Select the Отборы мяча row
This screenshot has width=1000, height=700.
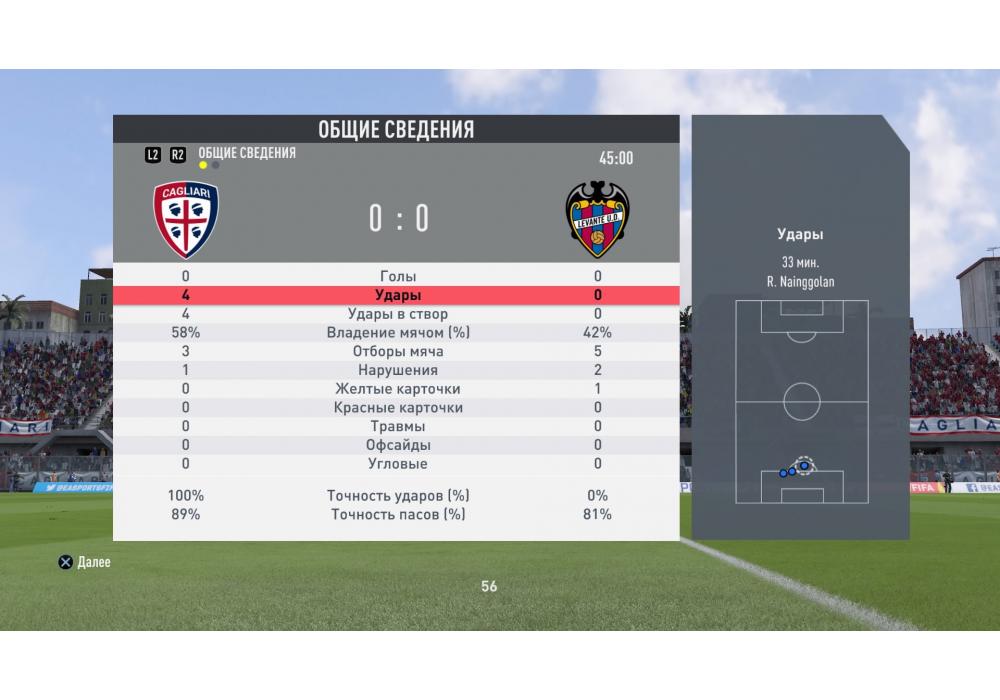[x=398, y=352]
